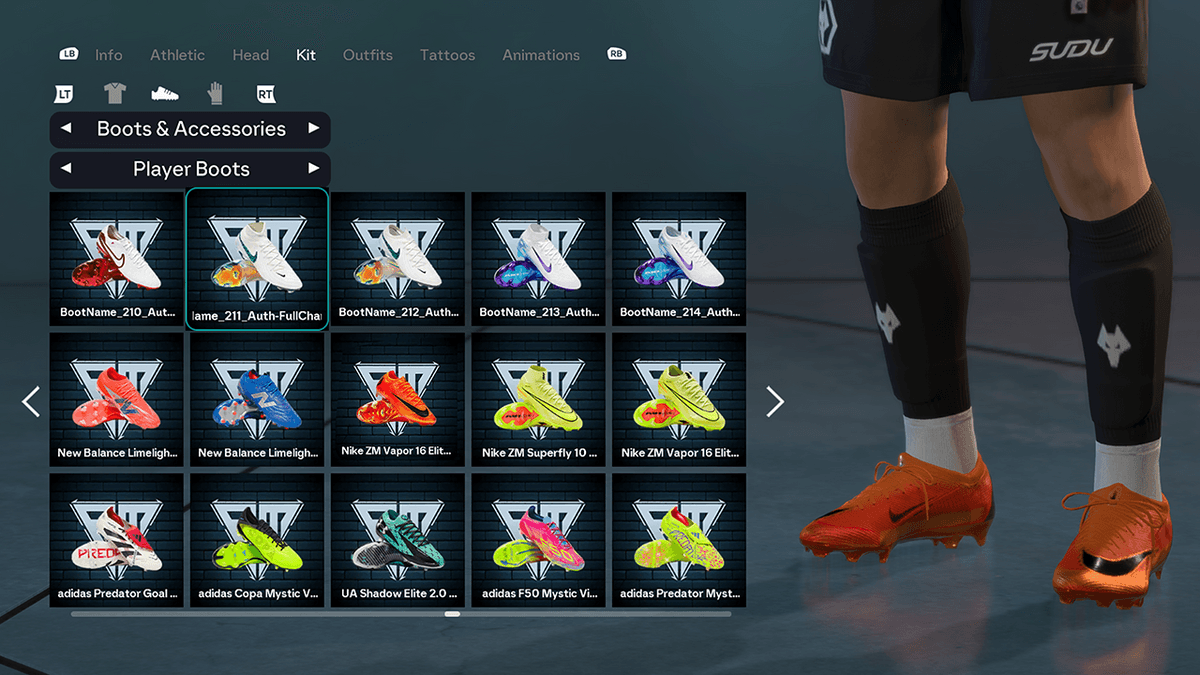Select the Outfits tab

367,55
